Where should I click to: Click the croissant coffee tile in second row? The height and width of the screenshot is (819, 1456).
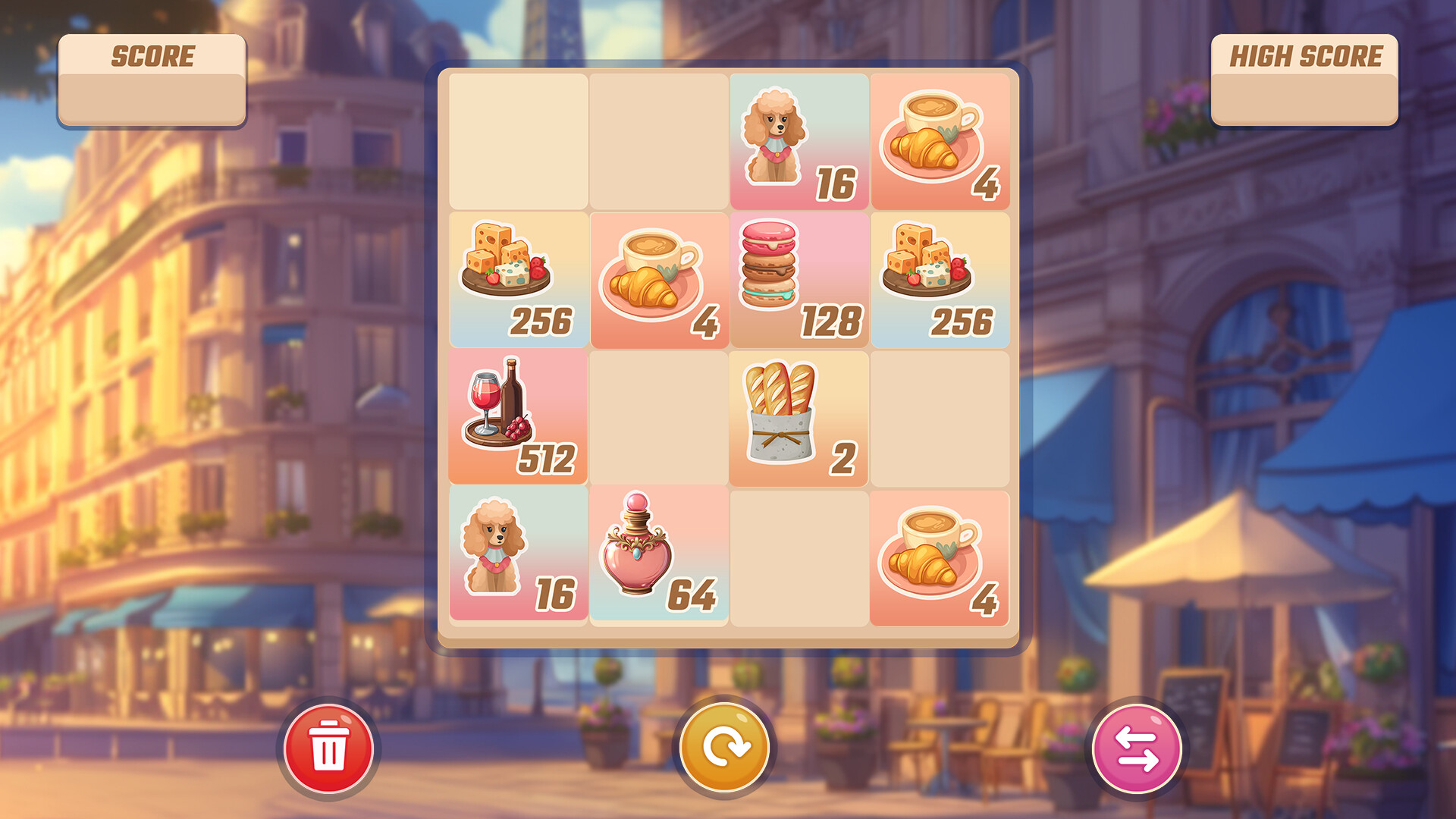pos(658,279)
